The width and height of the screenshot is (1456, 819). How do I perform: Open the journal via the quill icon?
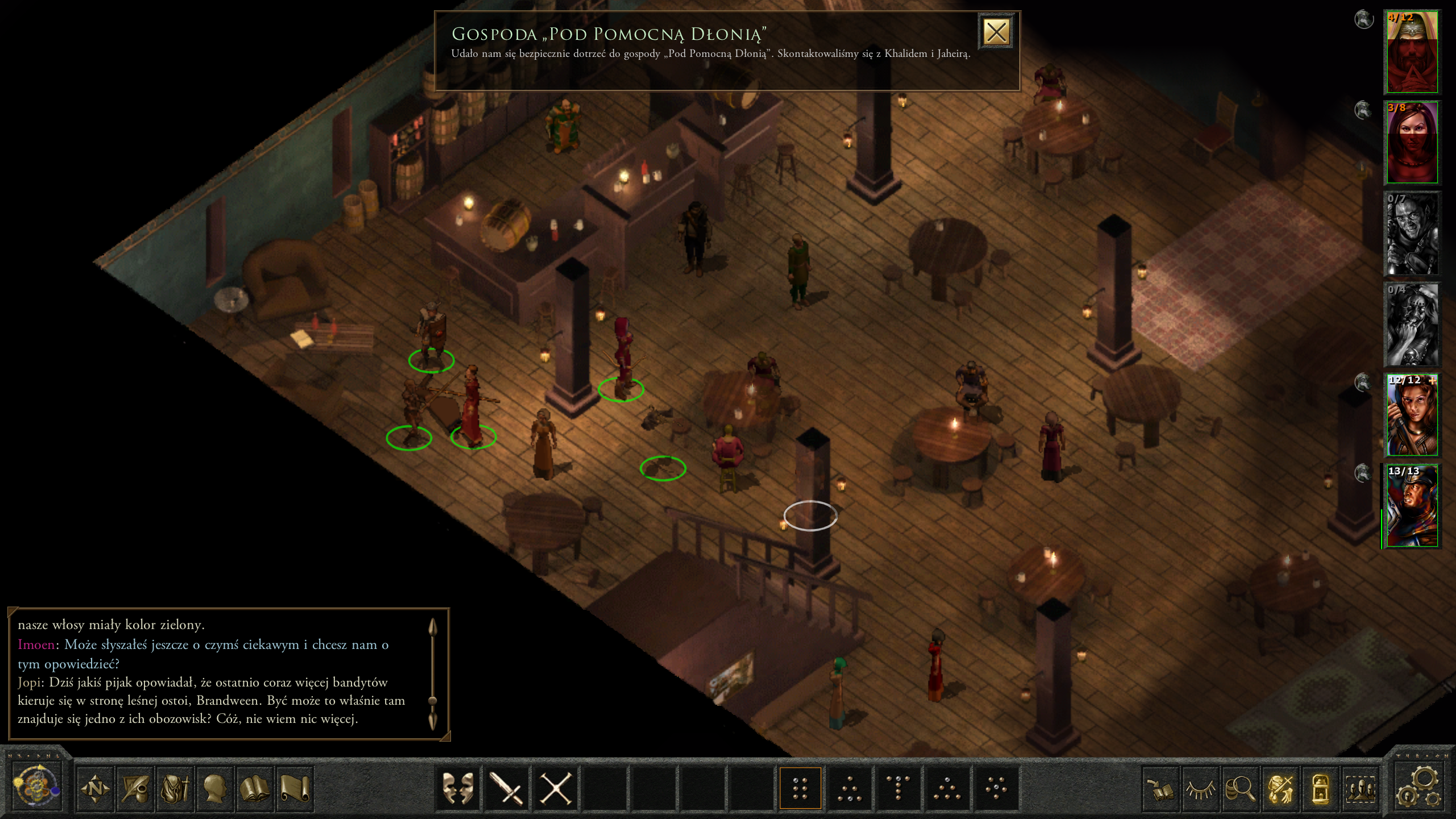[135, 788]
